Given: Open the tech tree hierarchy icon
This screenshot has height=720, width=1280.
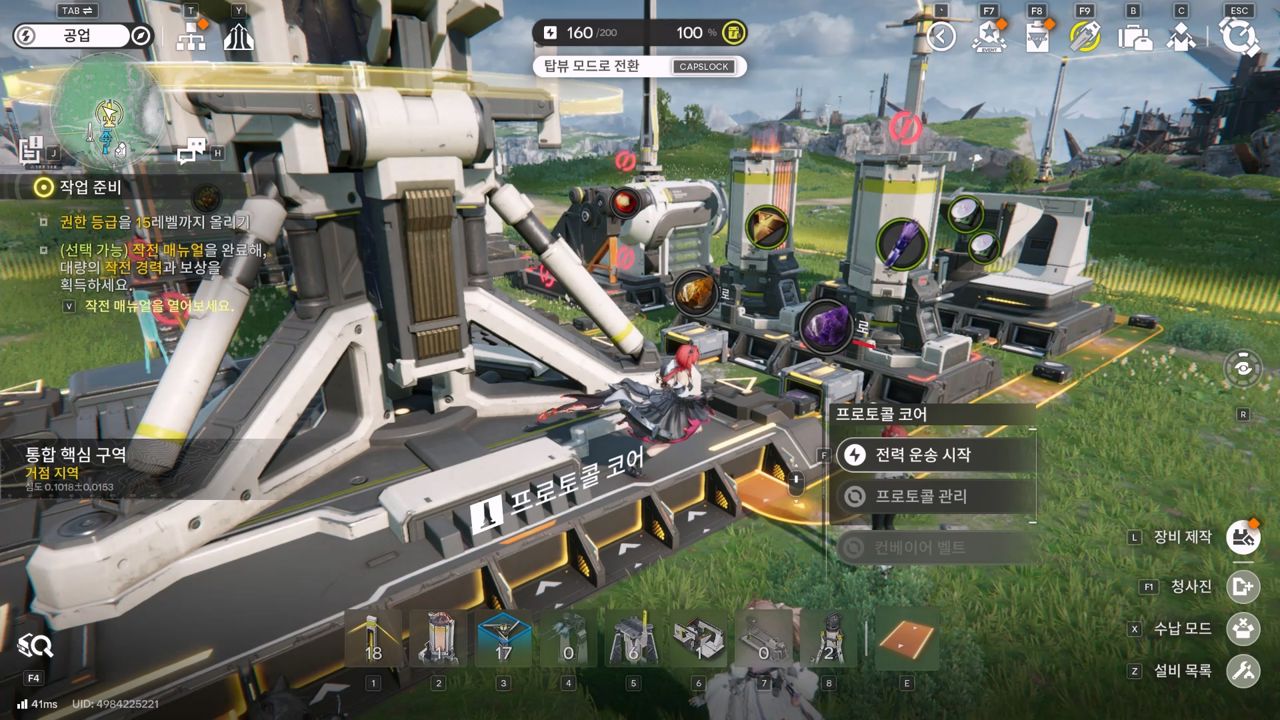Looking at the screenshot, I should (190, 37).
